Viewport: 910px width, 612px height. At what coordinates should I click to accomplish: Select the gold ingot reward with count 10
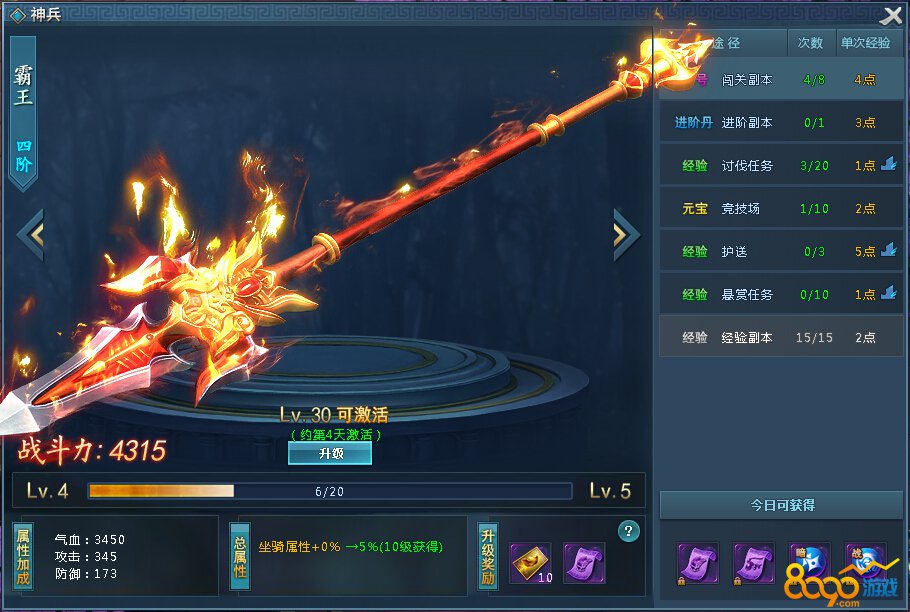tap(530, 563)
